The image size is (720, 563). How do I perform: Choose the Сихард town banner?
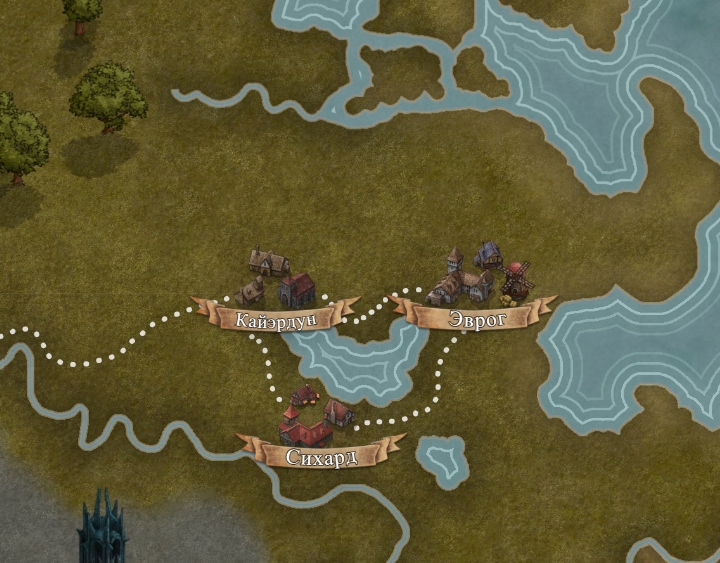pyautogui.click(x=320, y=457)
